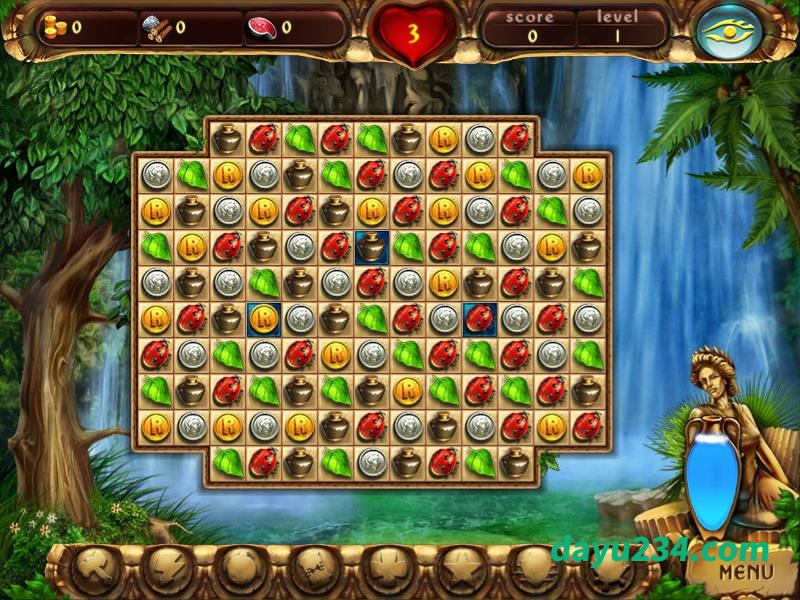The width and height of the screenshot is (800, 600).
Task: Click the golden eye button
Action: point(729,31)
